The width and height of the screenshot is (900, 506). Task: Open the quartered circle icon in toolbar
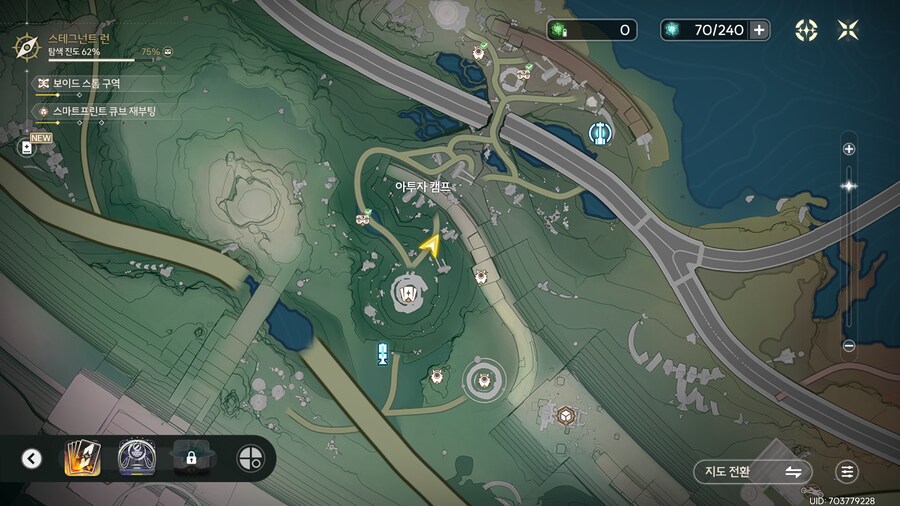pyautogui.click(x=250, y=459)
